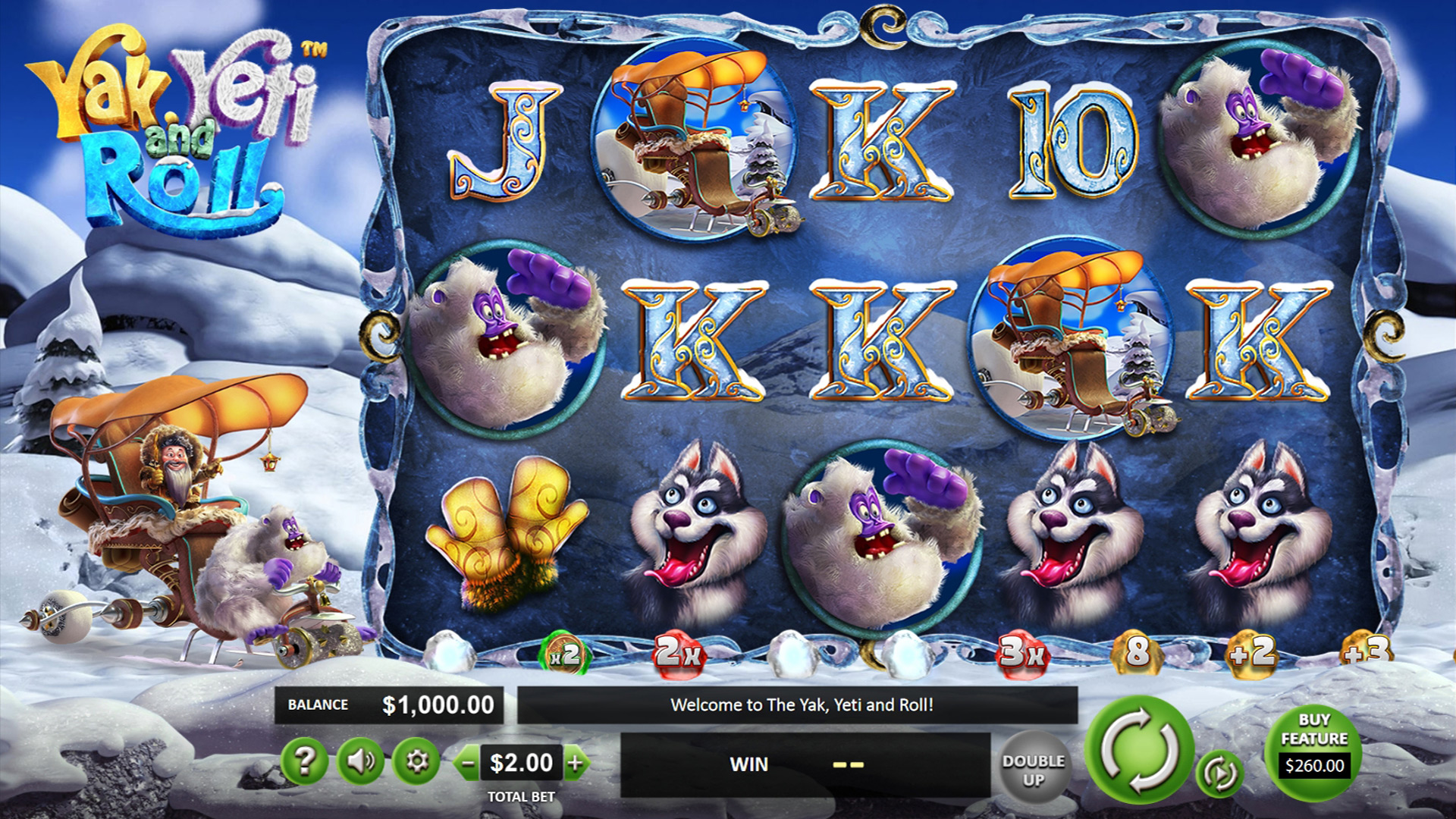Click the Balance showing $1,000.00
Viewport: 1456px width, 819px height.
coord(391,704)
